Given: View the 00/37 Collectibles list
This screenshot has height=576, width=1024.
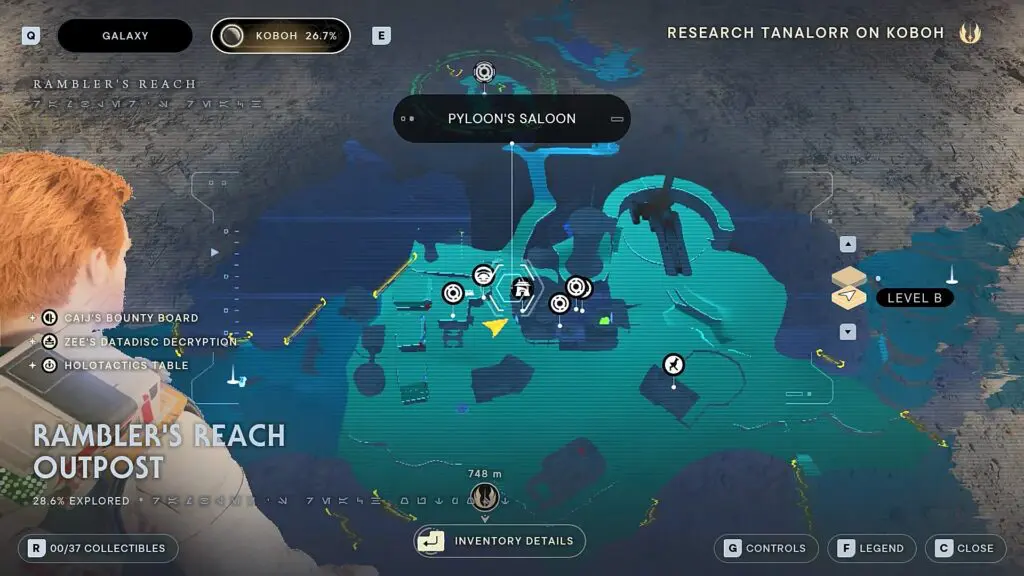Looking at the screenshot, I should 98,548.
